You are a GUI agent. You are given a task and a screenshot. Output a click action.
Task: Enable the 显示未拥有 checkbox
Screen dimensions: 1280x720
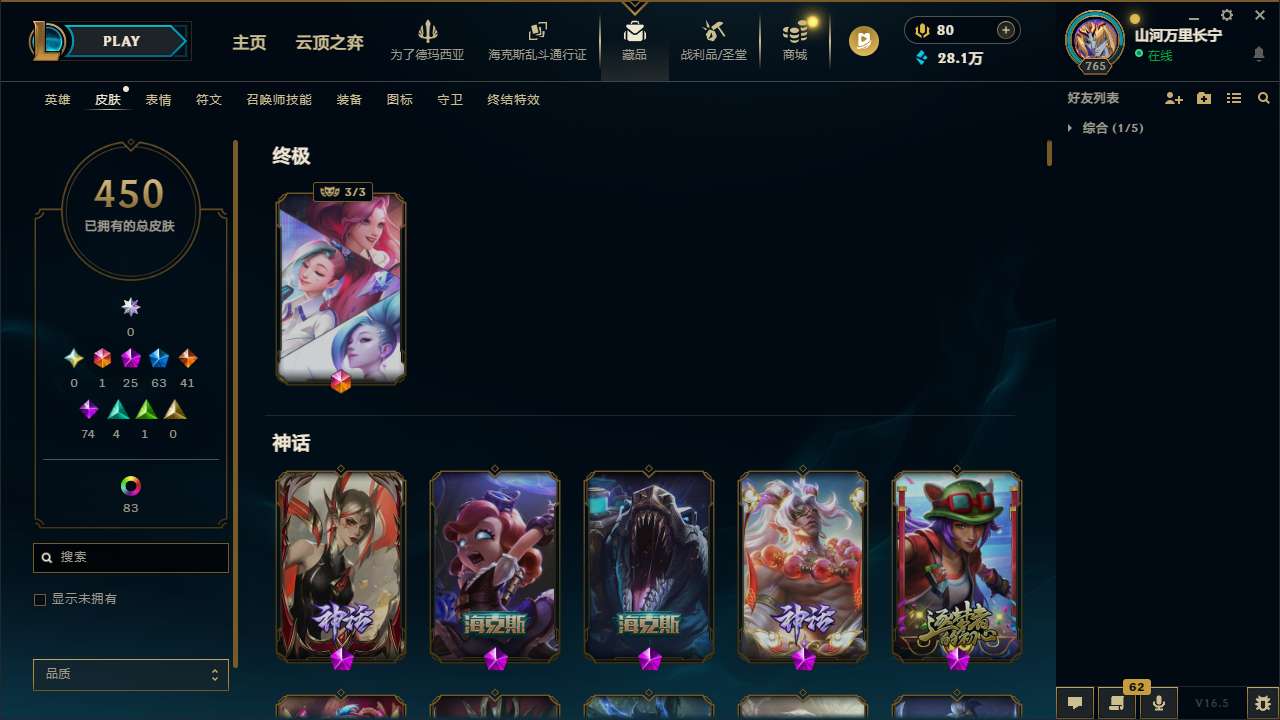click(40, 599)
